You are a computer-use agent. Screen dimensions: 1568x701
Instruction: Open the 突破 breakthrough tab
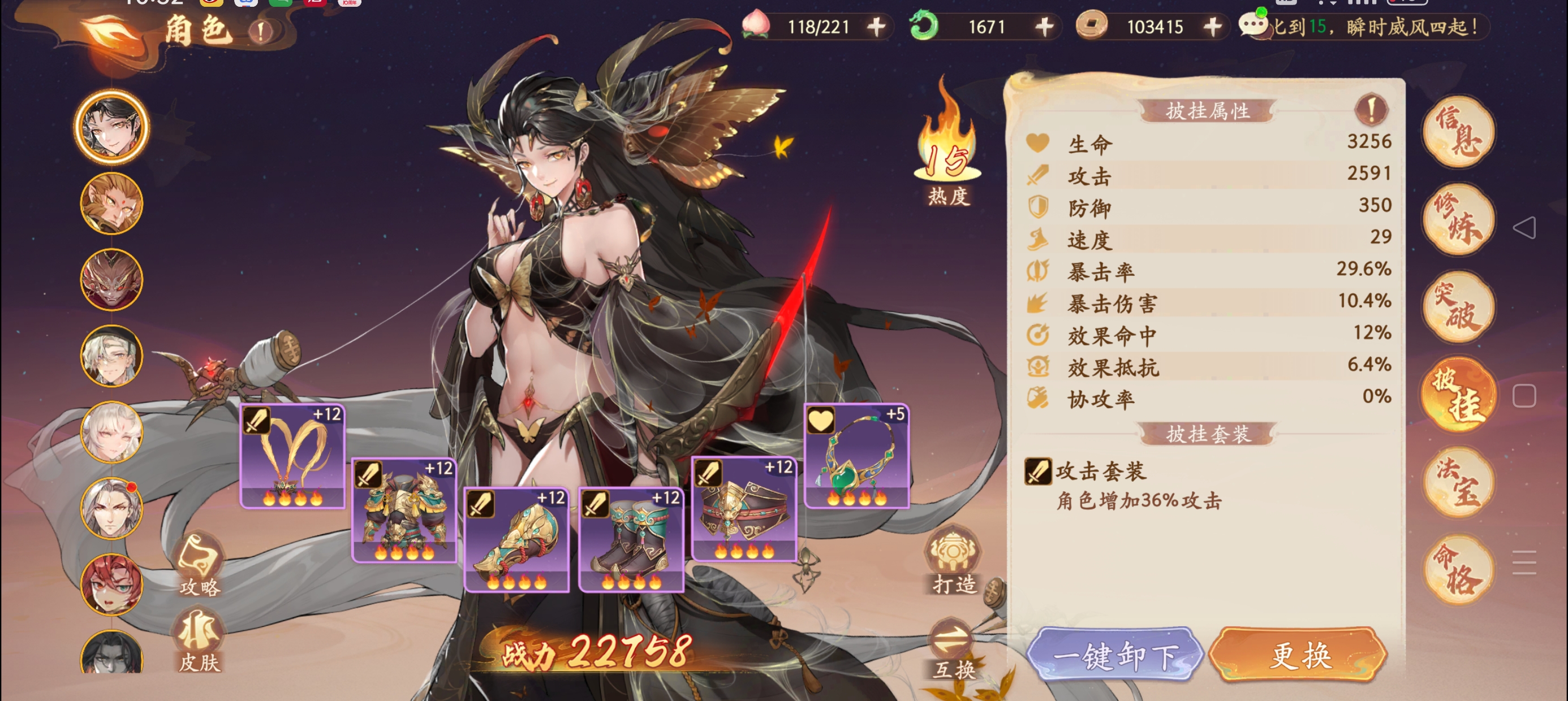pos(1459,308)
